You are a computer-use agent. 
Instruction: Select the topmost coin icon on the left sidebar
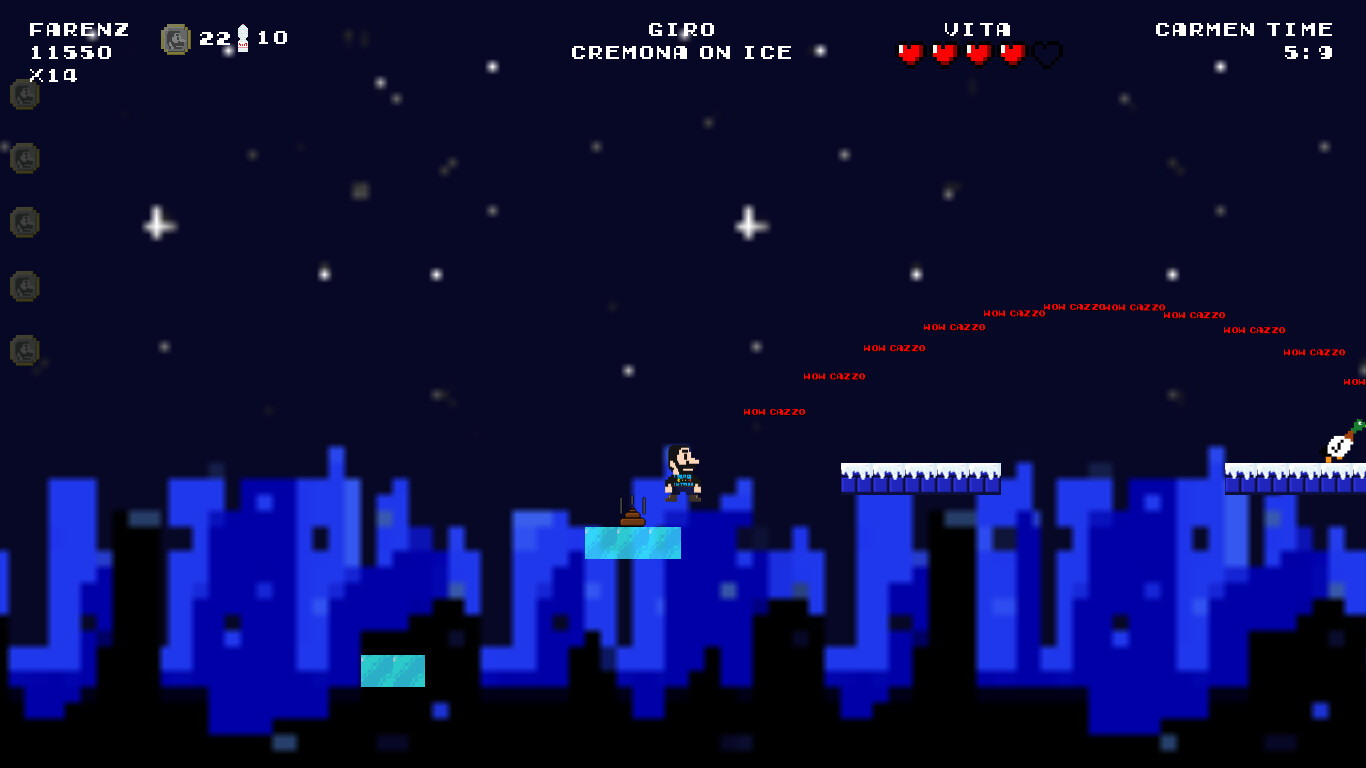[x=23, y=95]
